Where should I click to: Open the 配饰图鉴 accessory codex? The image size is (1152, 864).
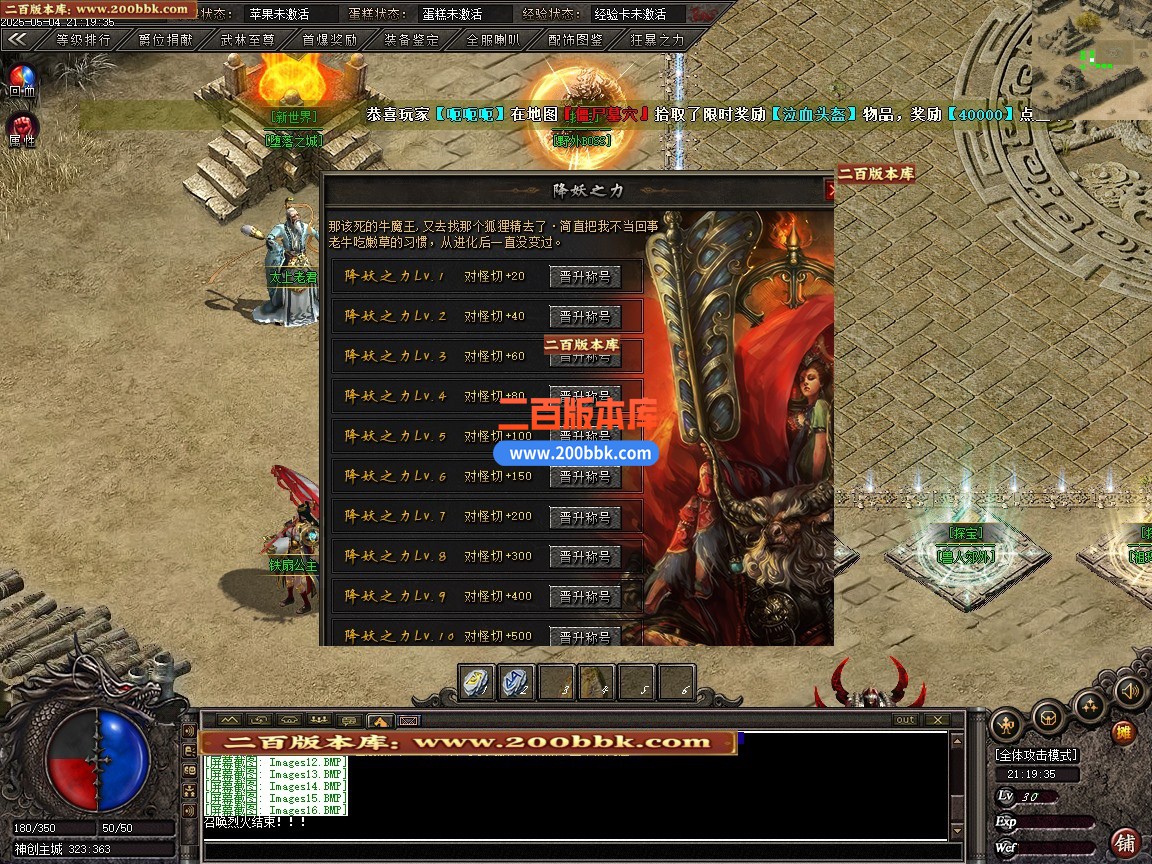pos(575,40)
